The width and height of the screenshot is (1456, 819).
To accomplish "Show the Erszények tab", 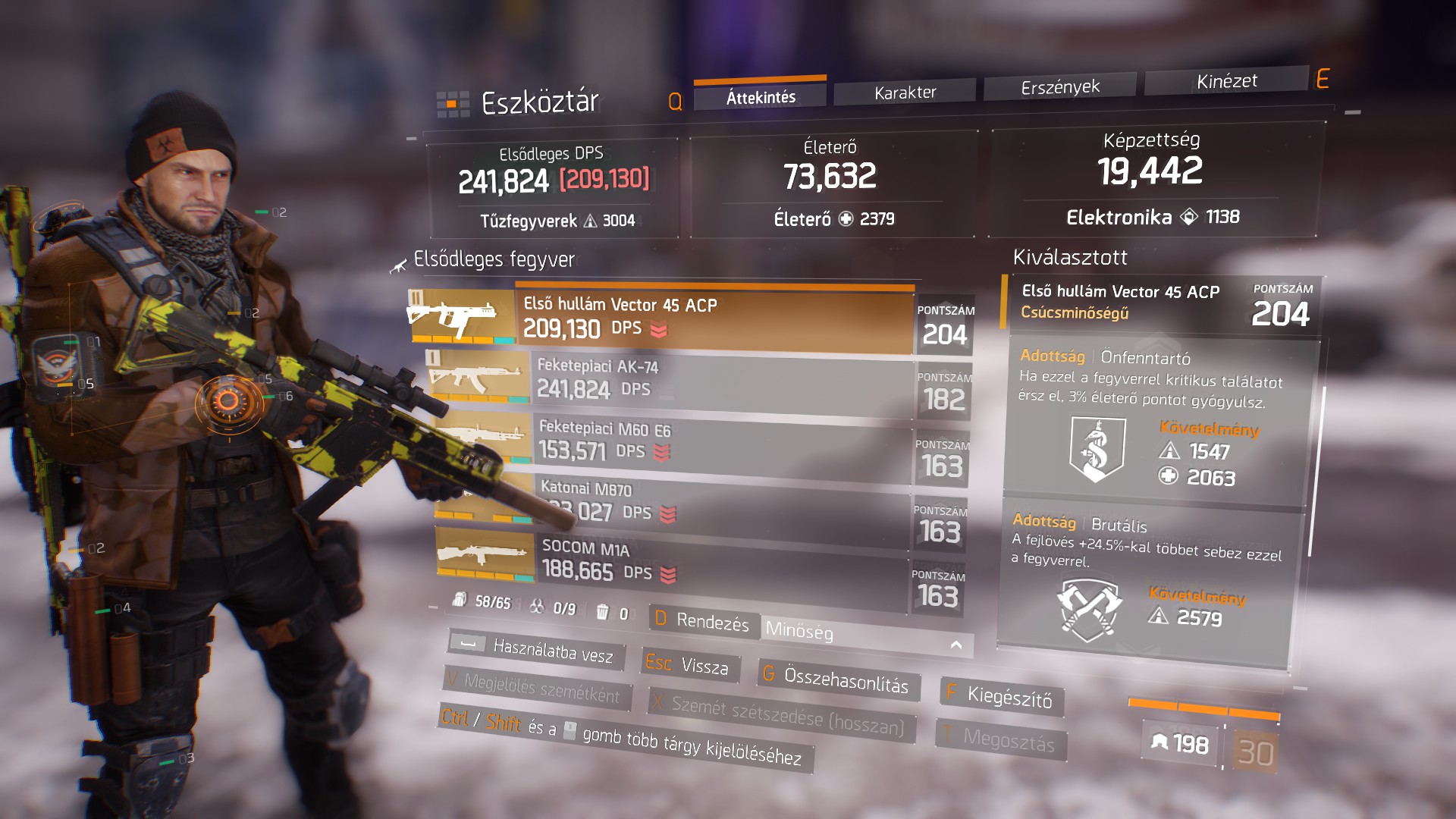I will point(1059,87).
